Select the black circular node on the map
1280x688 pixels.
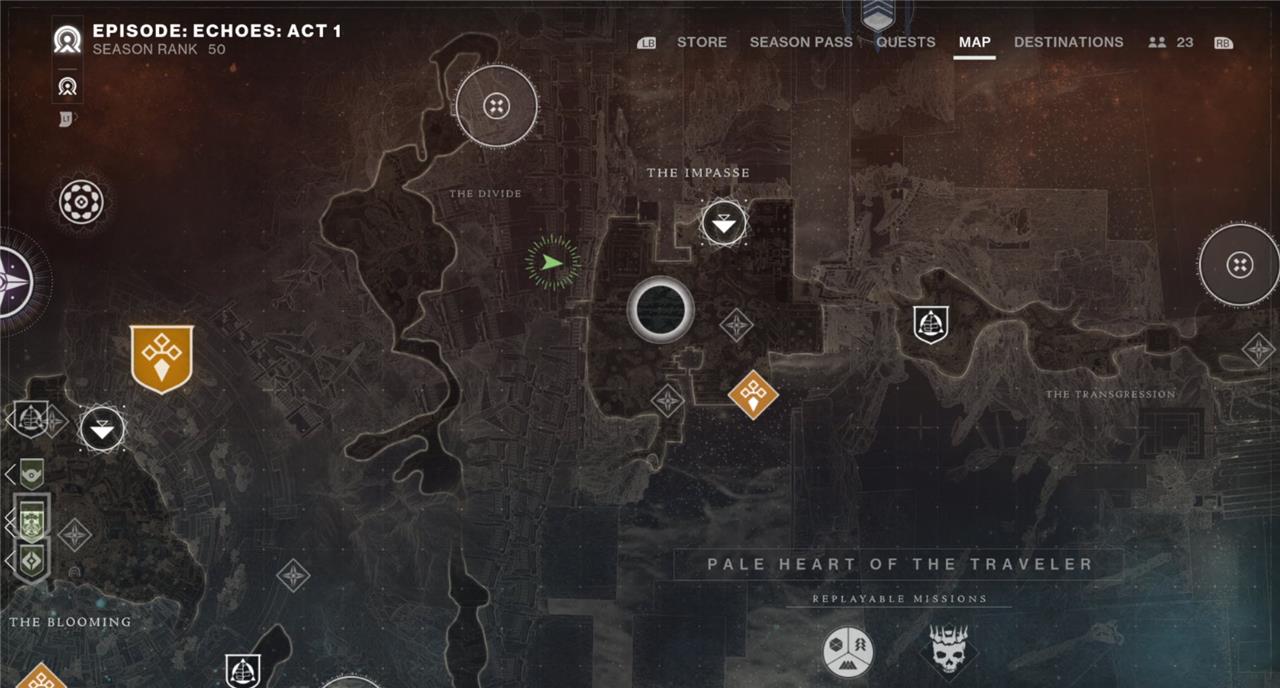coord(660,310)
